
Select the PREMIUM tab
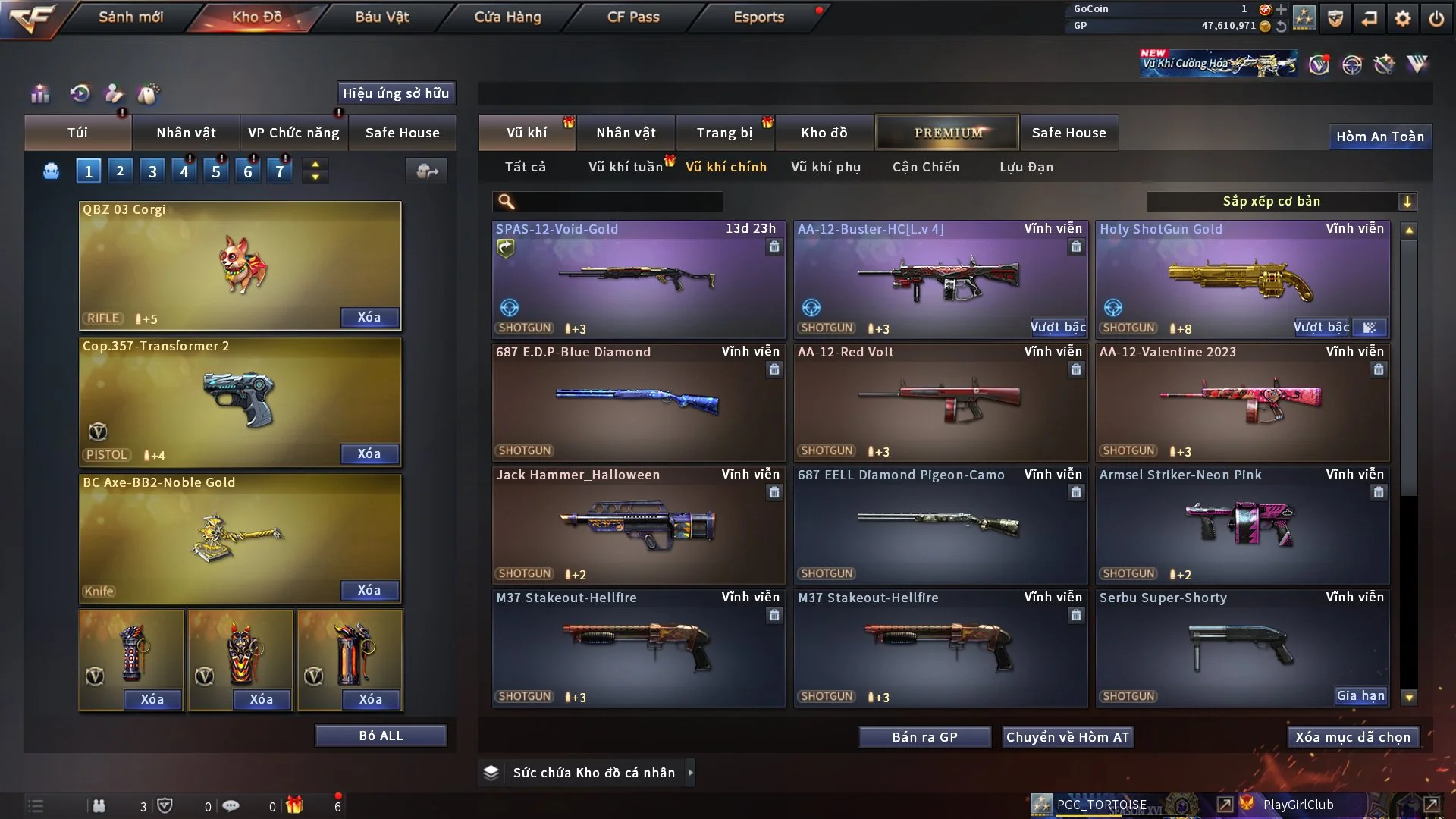click(x=948, y=133)
